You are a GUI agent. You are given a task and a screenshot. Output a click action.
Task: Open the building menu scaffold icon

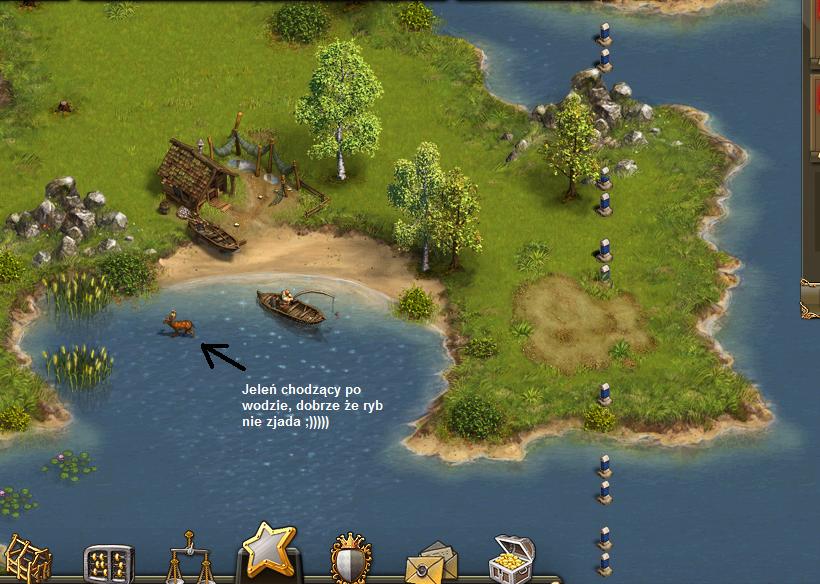pyautogui.click(x=27, y=561)
